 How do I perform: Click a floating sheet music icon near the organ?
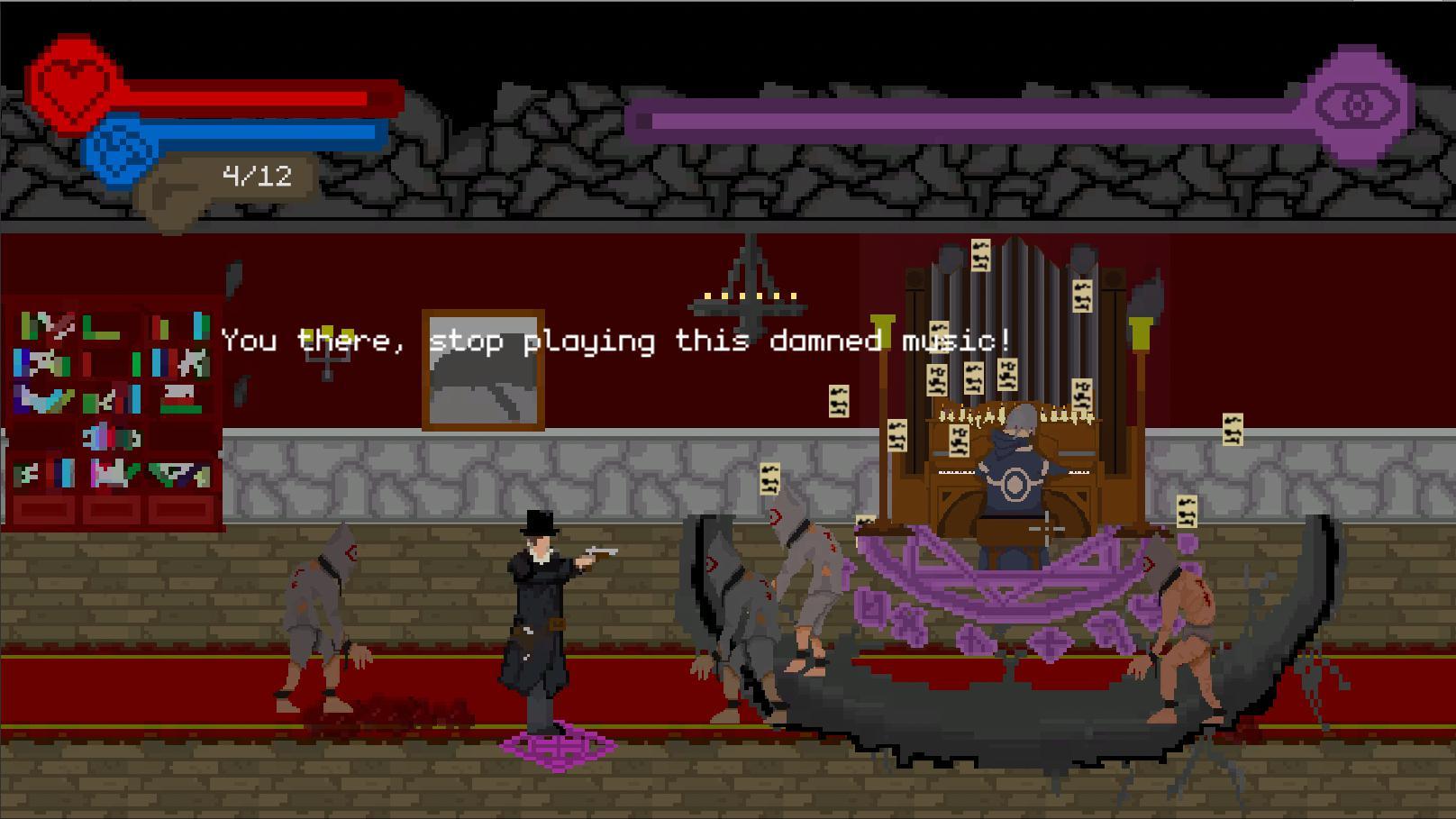coord(838,401)
